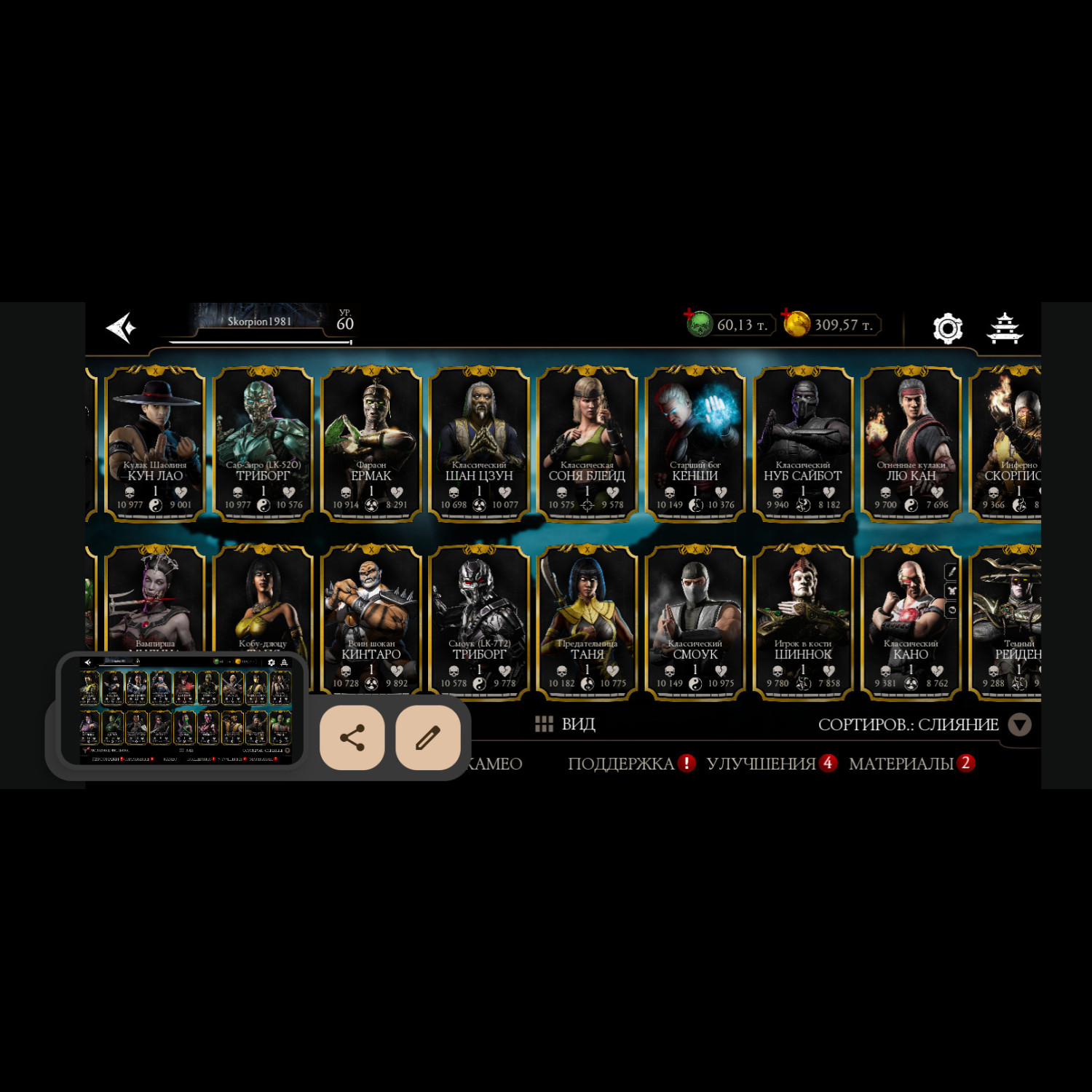Choose the Шан Цзун card
1092x1092 pixels.
coord(479,444)
